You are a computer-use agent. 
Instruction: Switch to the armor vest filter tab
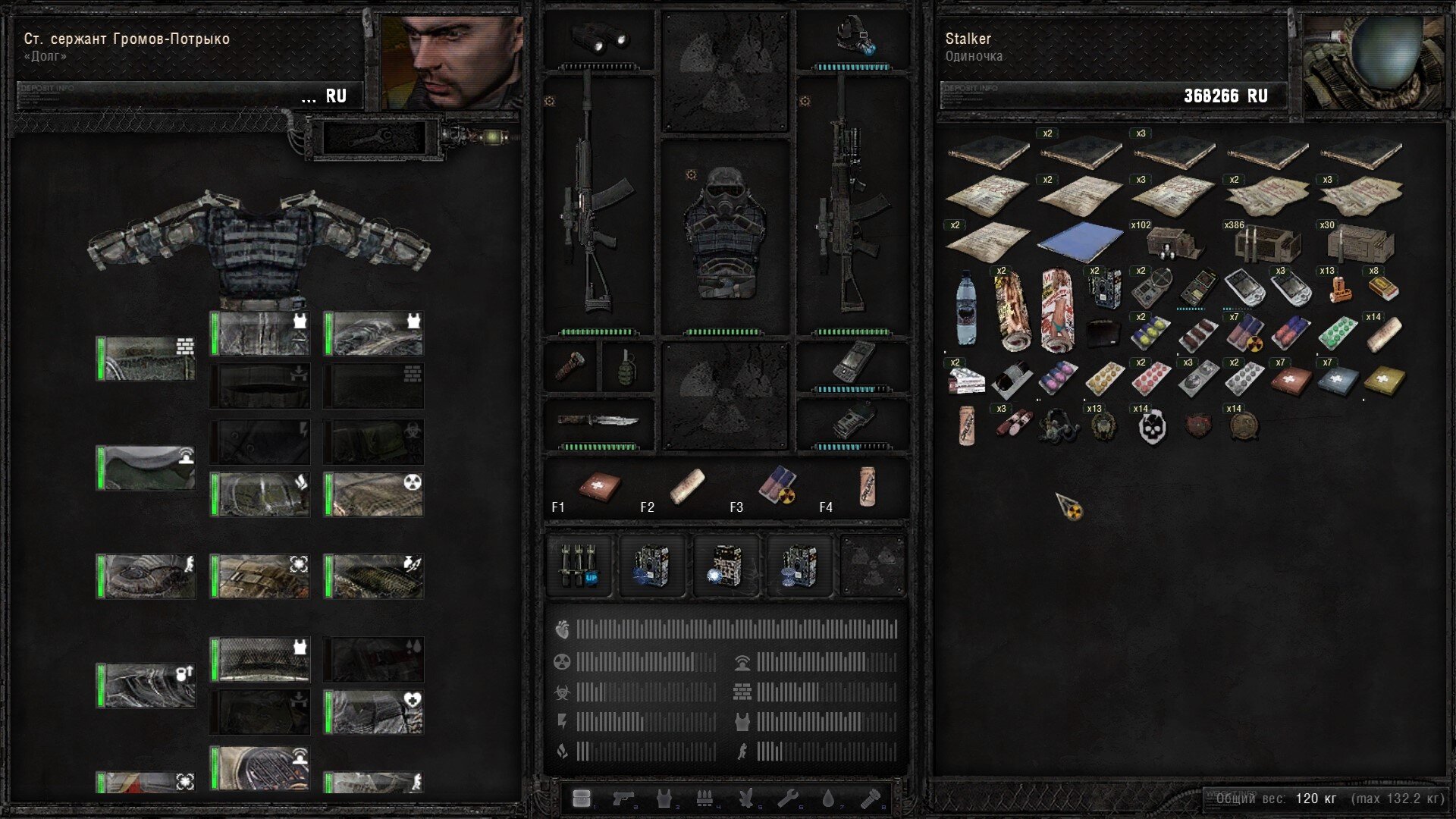[664, 798]
